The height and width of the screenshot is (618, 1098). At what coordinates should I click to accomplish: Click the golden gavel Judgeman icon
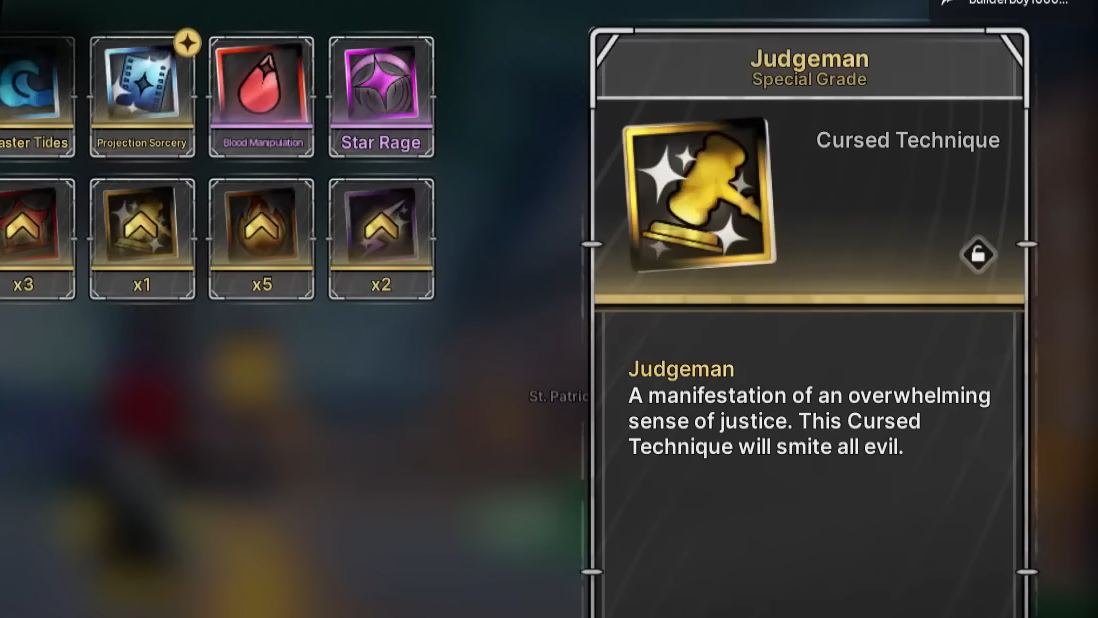[699, 195]
